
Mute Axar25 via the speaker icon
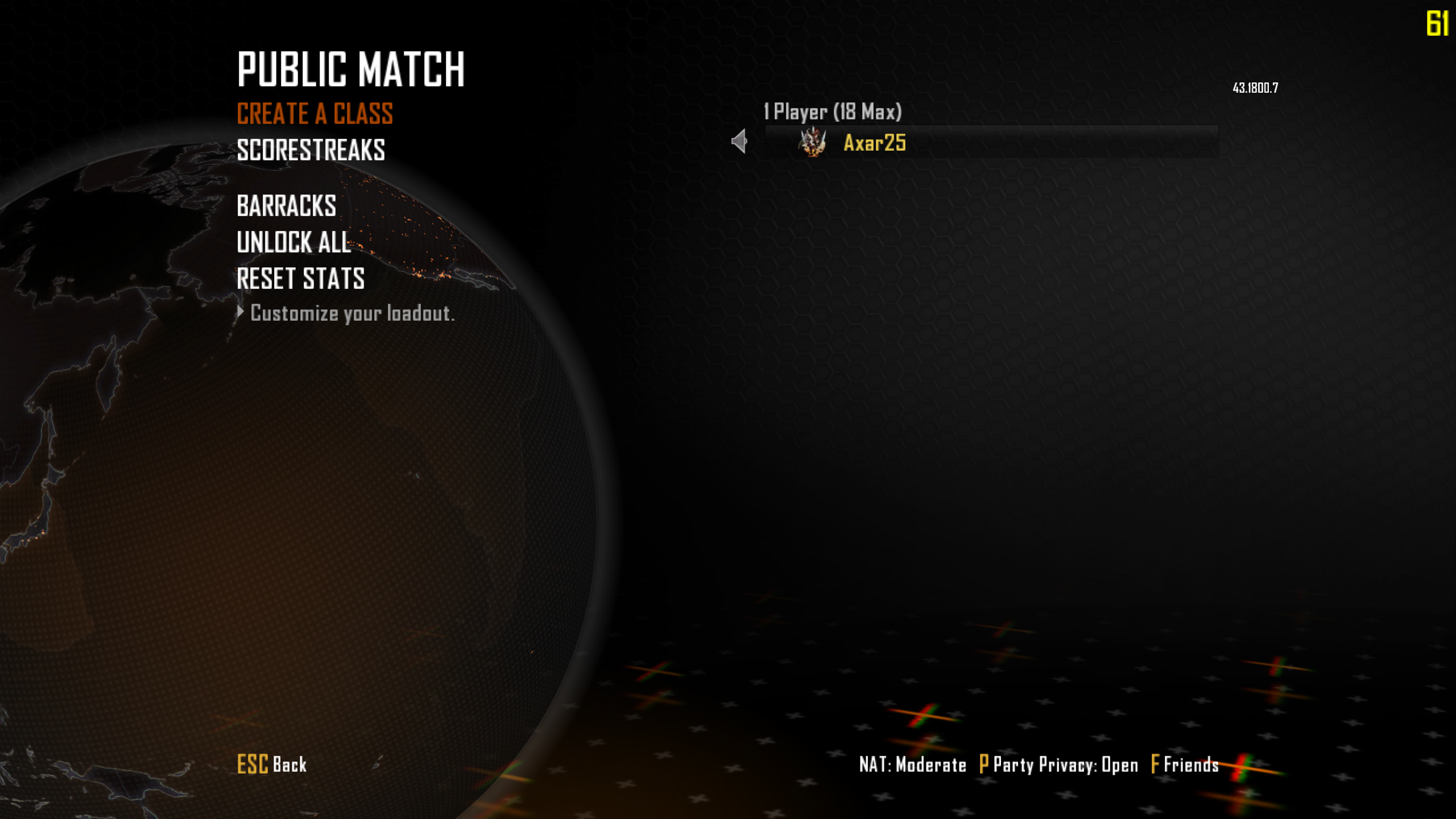click(739, 142)
